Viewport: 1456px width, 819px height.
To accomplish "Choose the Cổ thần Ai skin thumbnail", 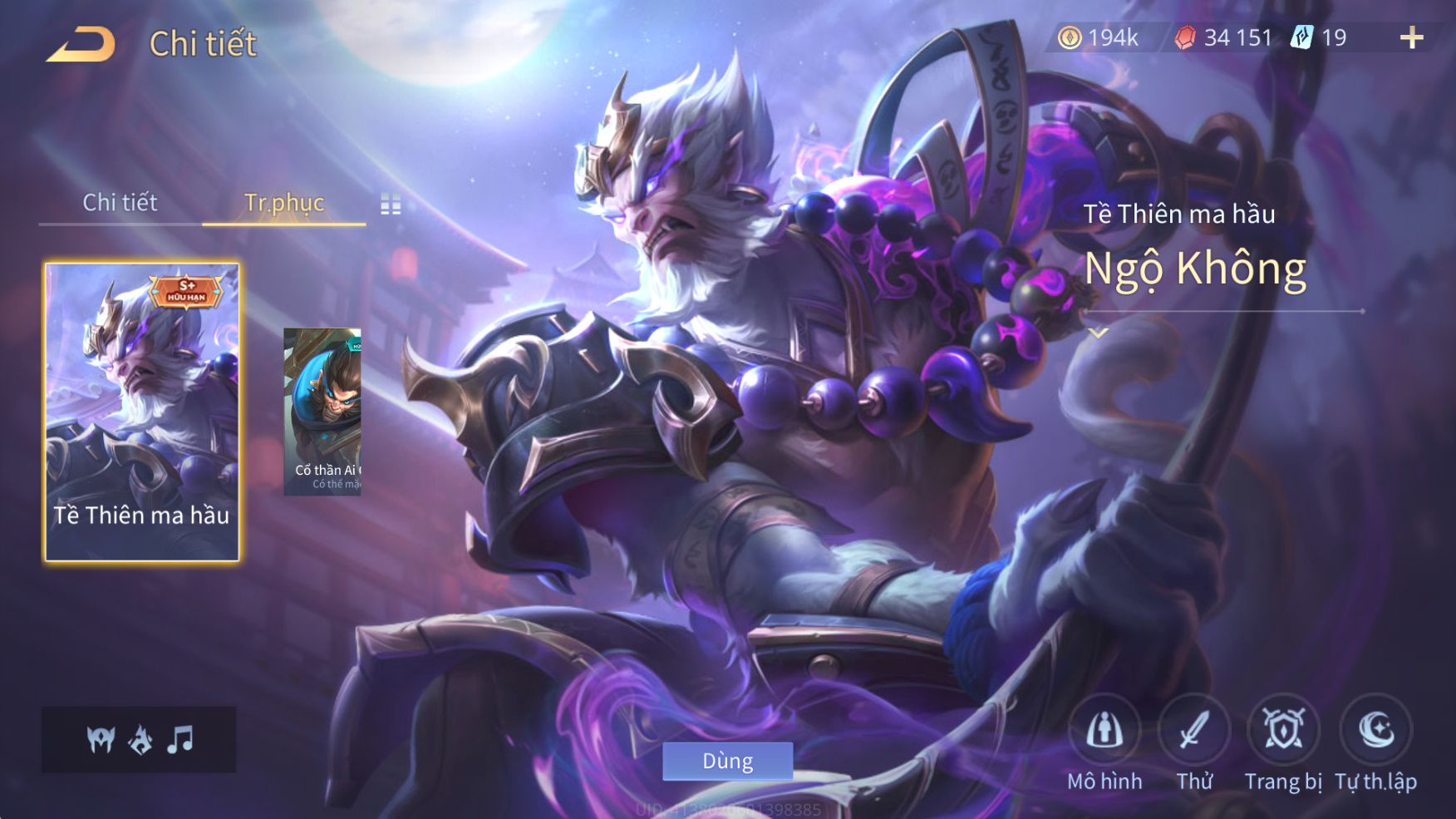I will click(x=322, y=412).
